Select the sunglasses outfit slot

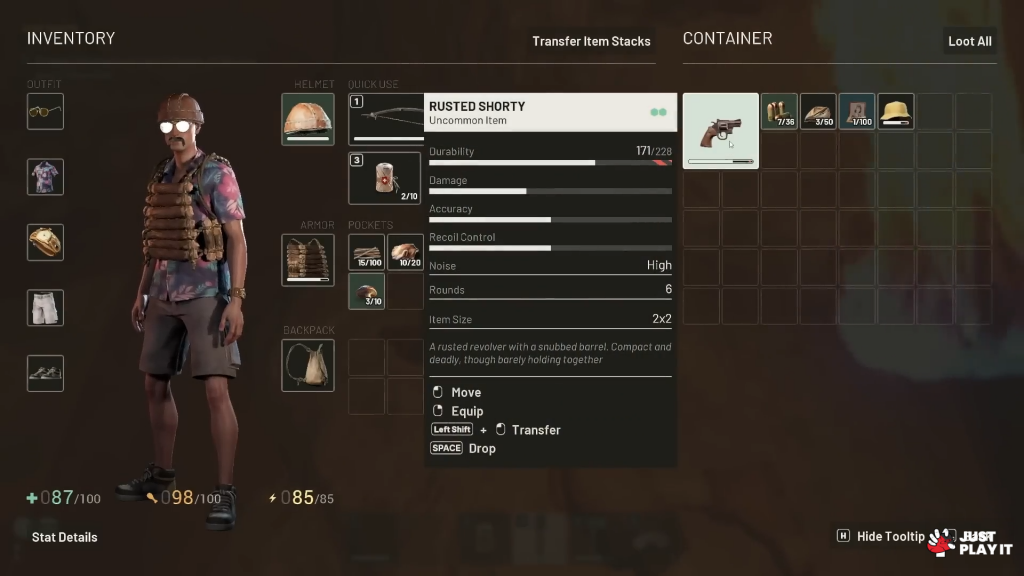pos(45,111)
